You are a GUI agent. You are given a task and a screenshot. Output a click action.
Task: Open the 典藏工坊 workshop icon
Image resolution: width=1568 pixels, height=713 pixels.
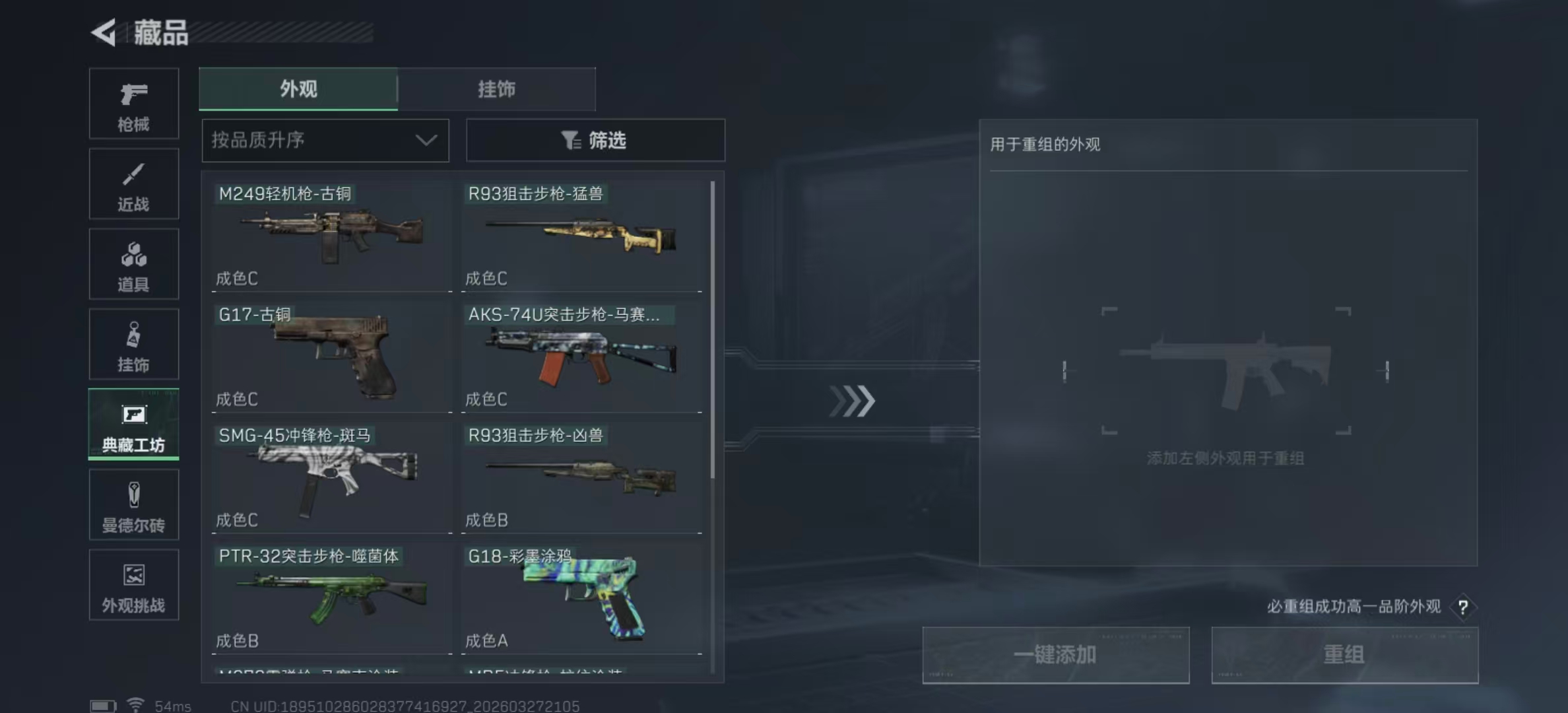[133, 424]
